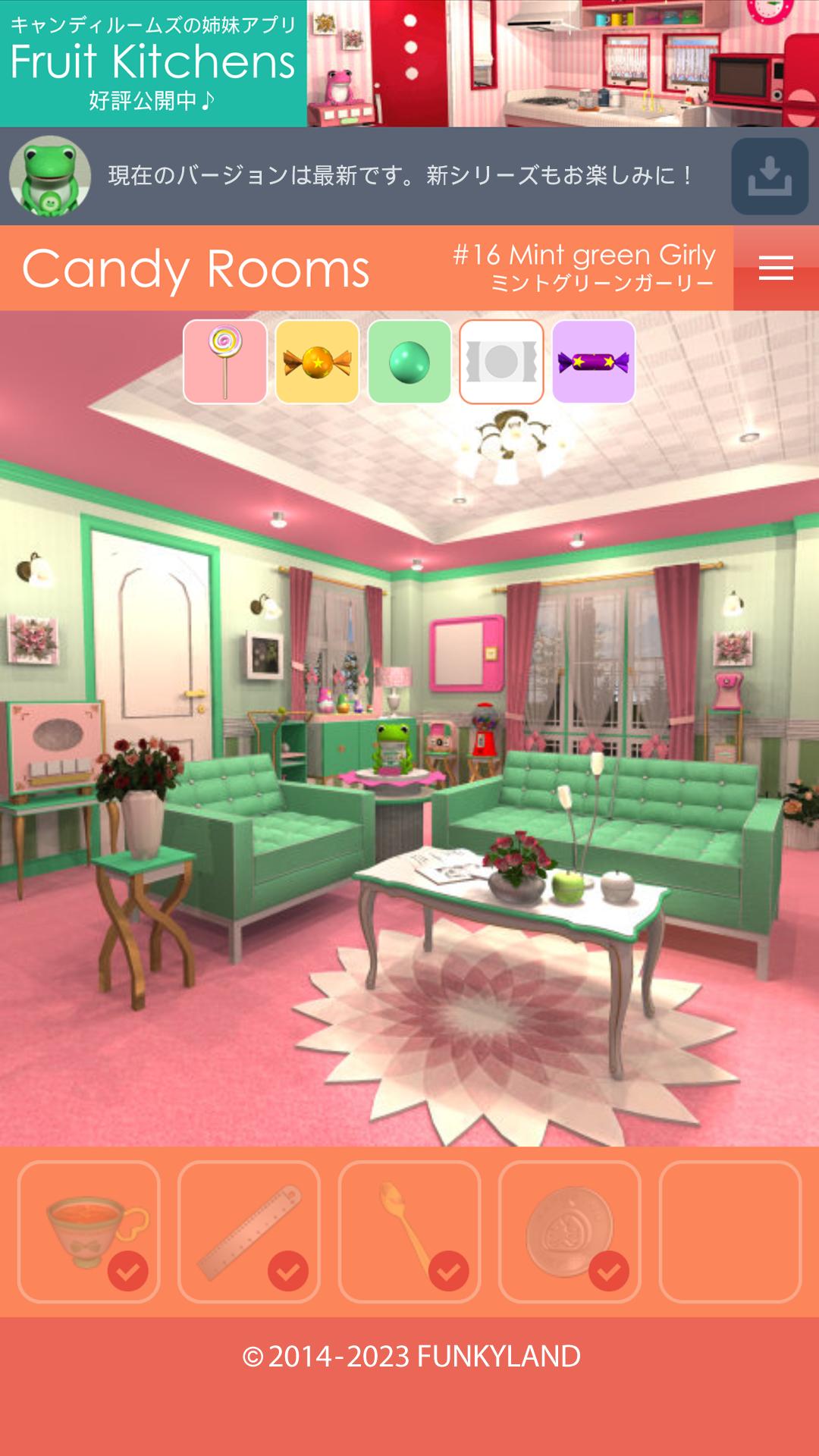Choose the spoon inventory slot
Image resolution: width=819 pixels, height=1456 pixels.
(409, 1232)
